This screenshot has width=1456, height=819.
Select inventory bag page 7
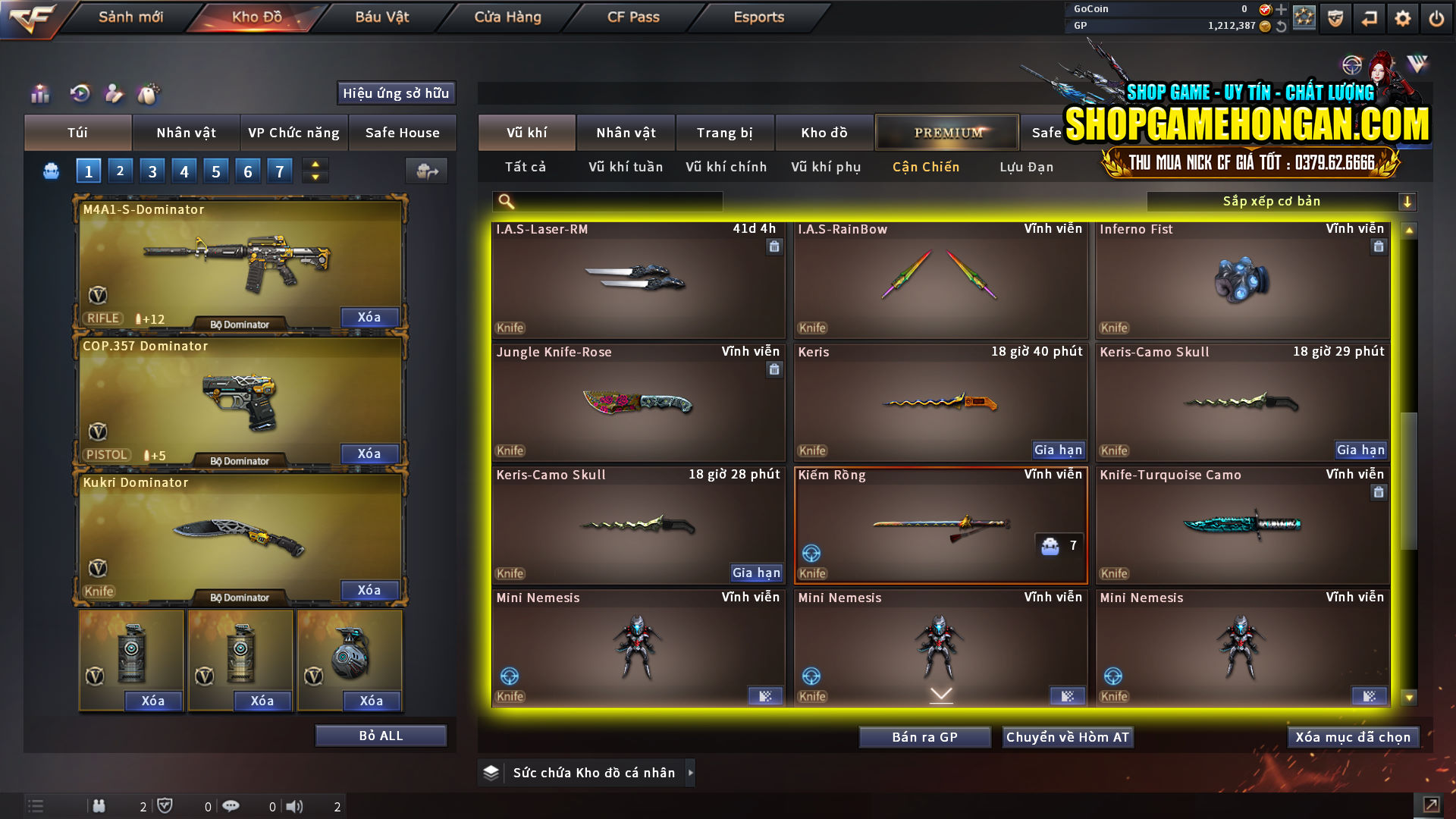pyautogui.click(x=279, y=171)
